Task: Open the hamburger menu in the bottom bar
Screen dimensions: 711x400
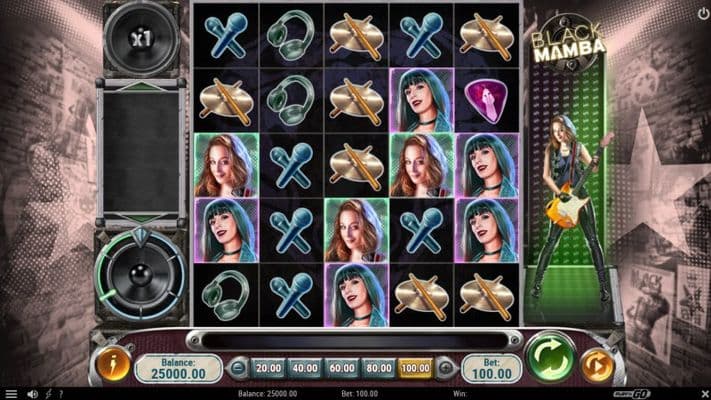Action: click(x=10, y=394)
